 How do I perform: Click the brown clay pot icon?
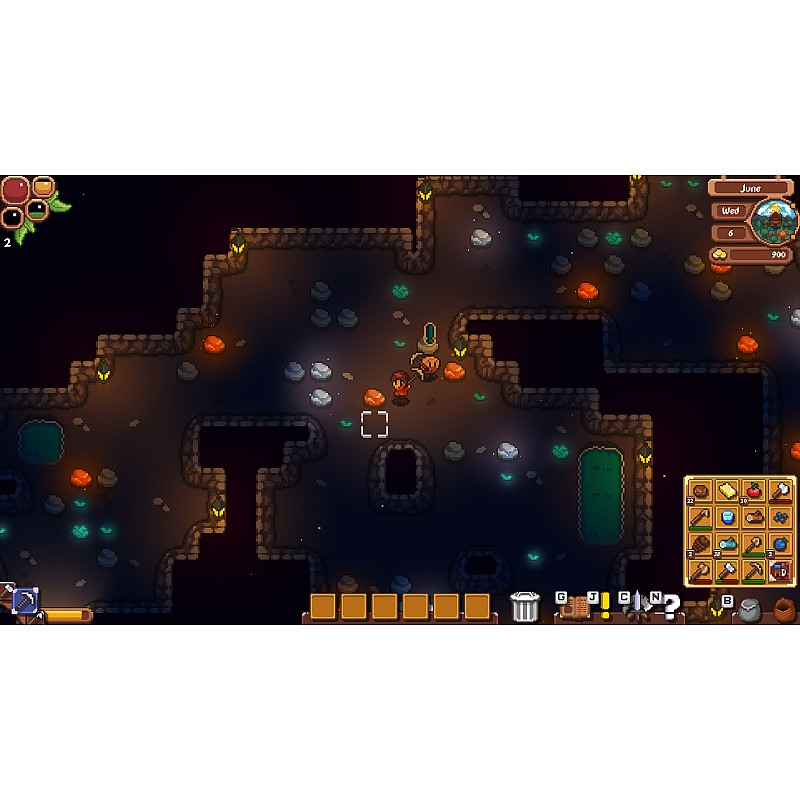click(x=783, y=609)
